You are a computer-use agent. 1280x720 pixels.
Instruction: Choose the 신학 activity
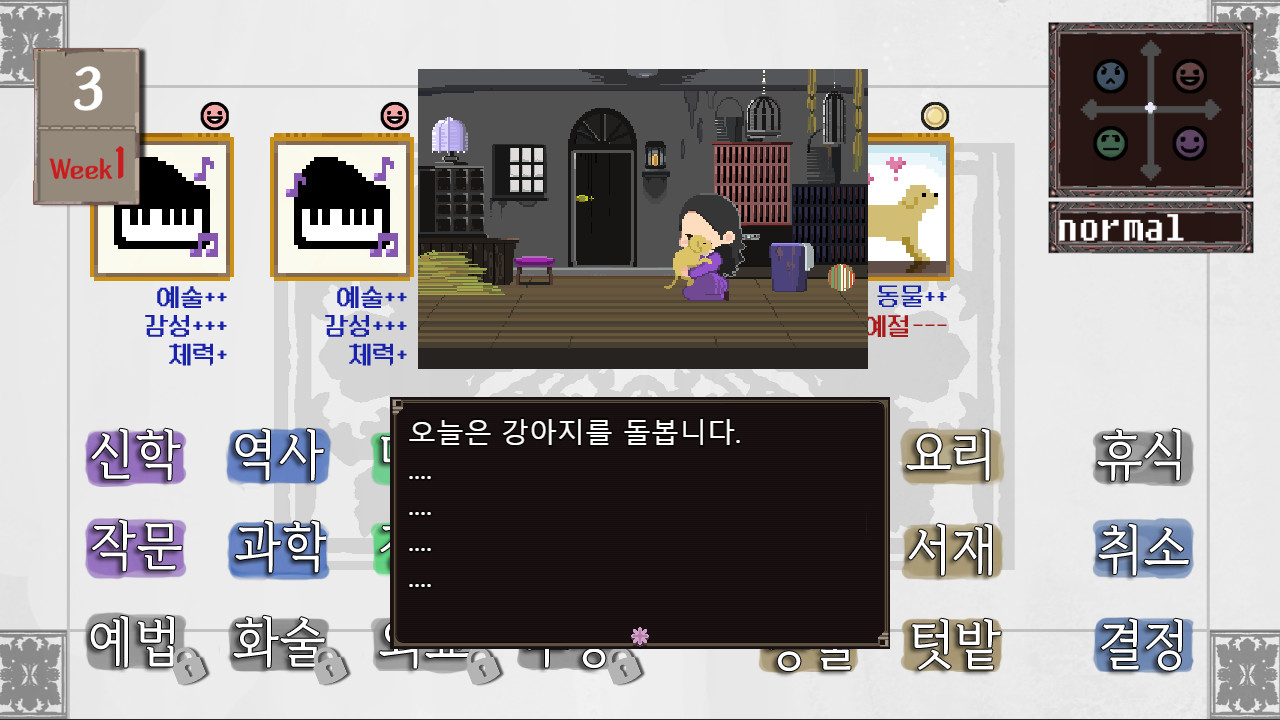click(134, 455)
